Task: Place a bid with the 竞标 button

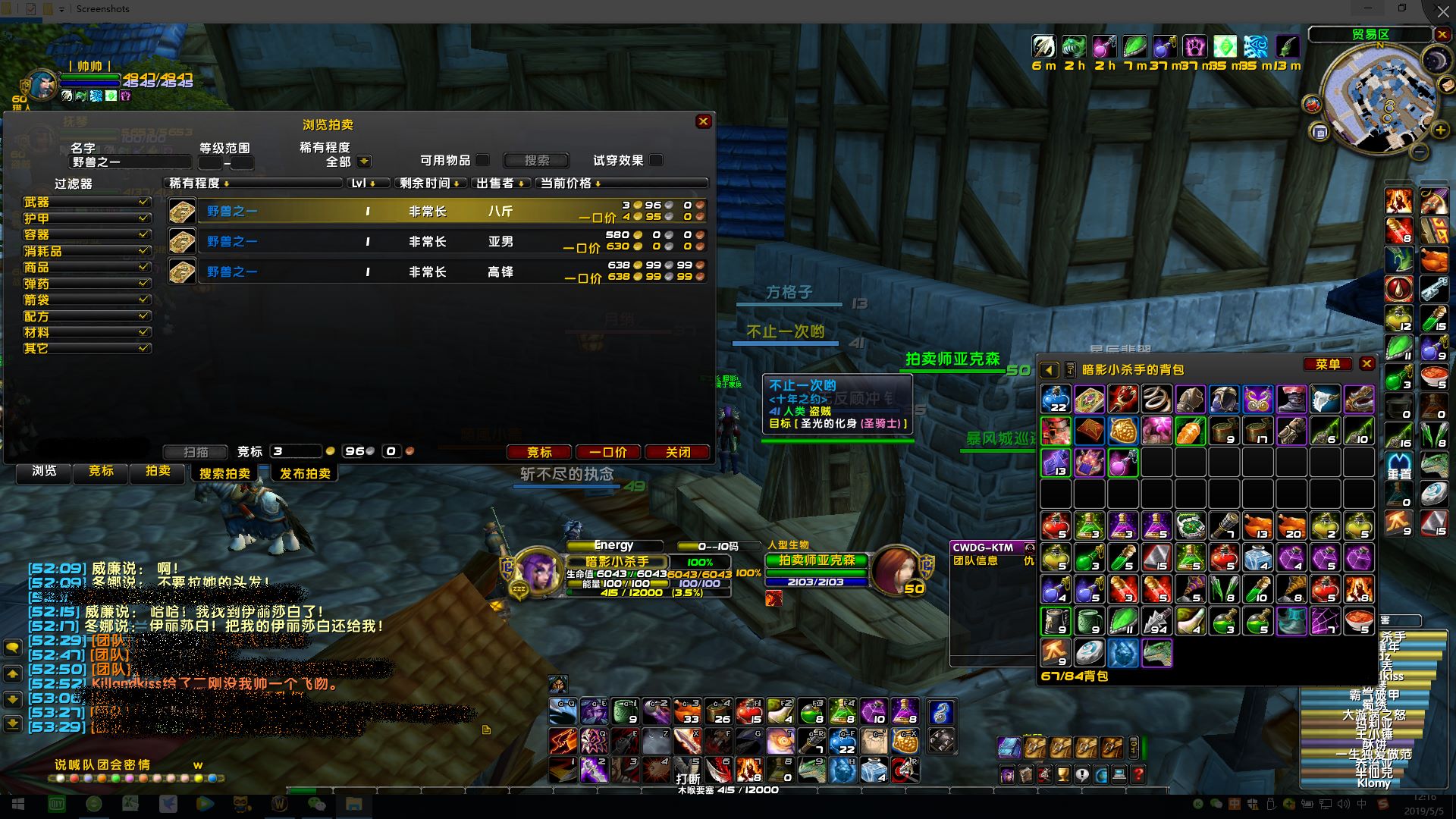Action: pyautogui.click(x=539, y=452)
